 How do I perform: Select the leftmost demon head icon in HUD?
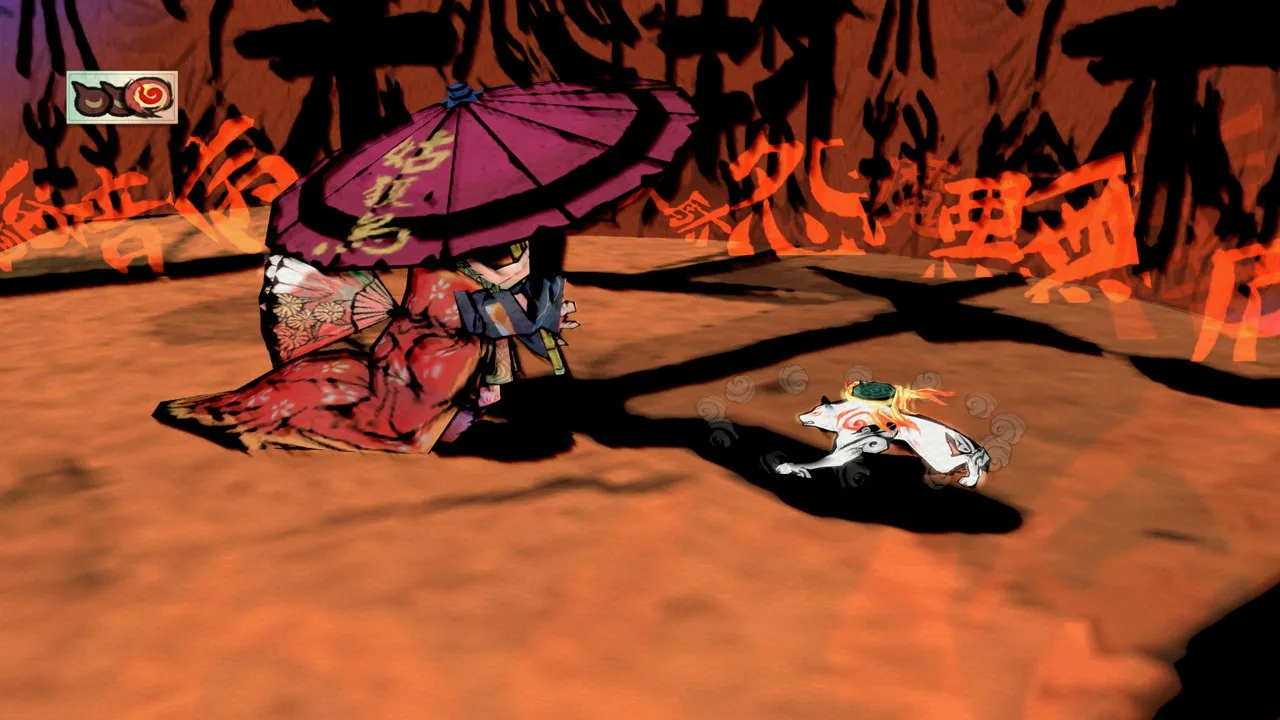pos(90,96)
